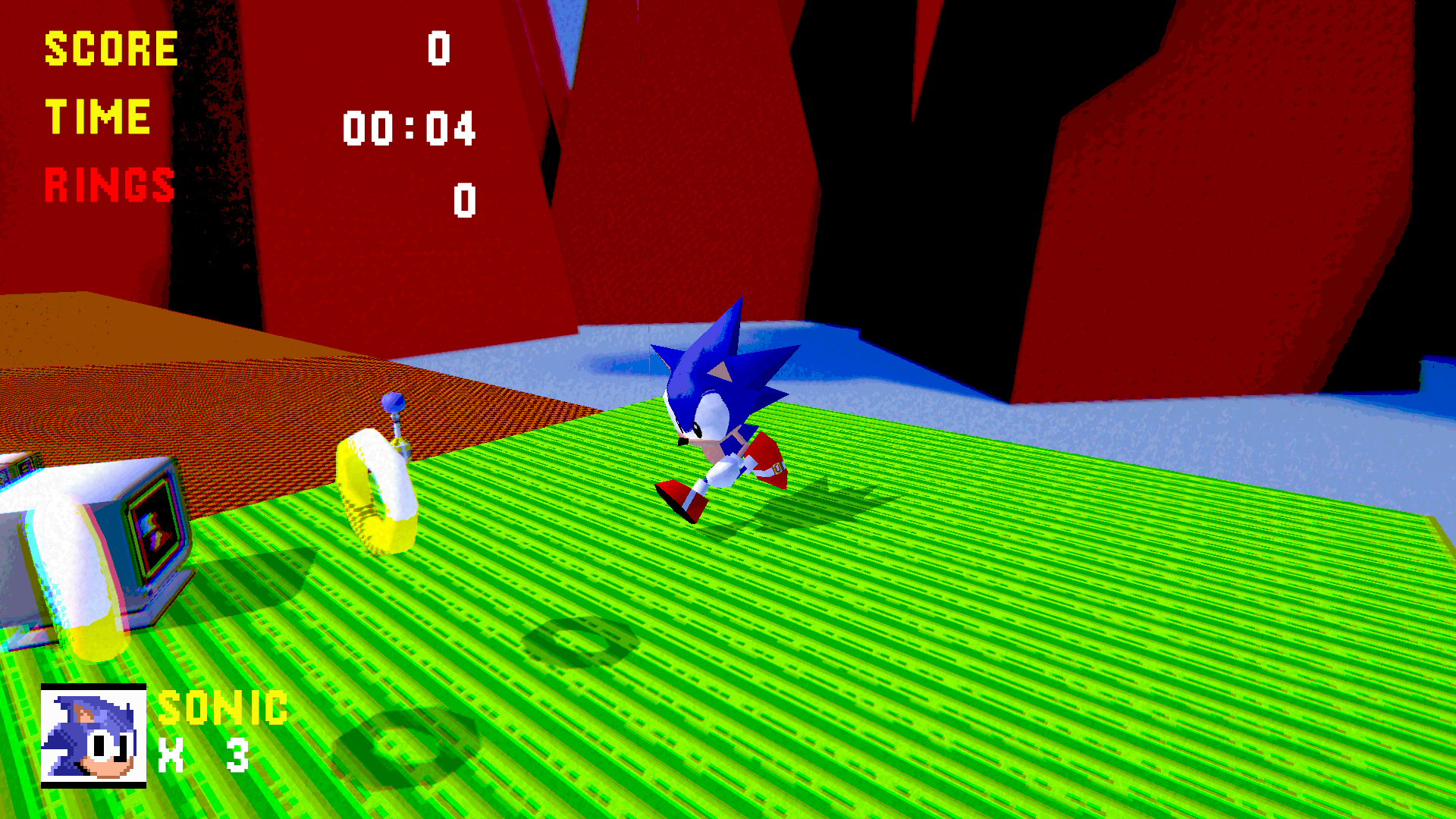Click the 00:04 timer value
This screenshot has width=1456, height=819.
coord(409,127)
